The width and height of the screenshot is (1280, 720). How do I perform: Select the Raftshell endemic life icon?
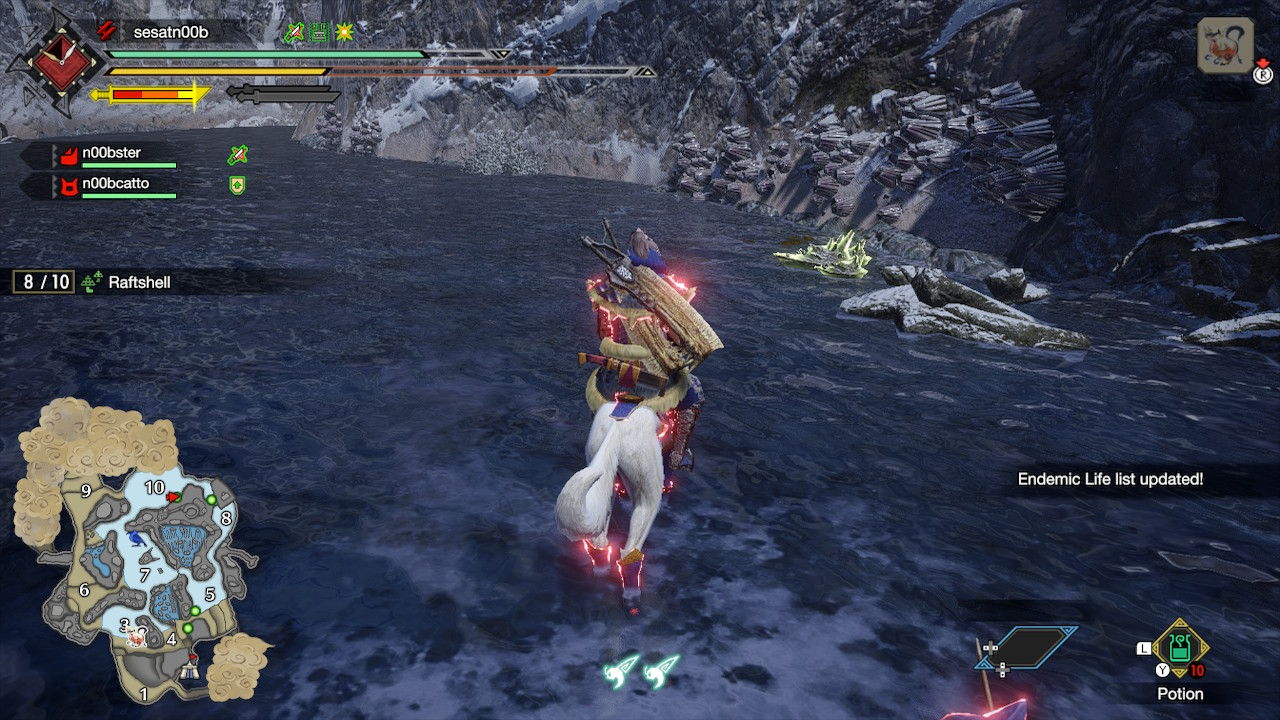[x=90, y=281]
